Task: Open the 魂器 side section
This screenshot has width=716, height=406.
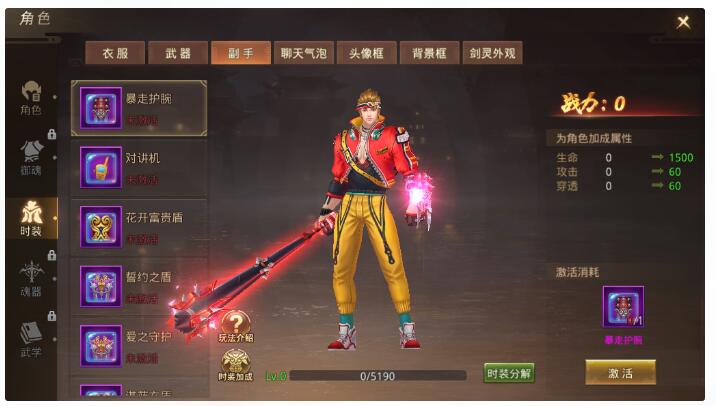Action: point(31,278)
